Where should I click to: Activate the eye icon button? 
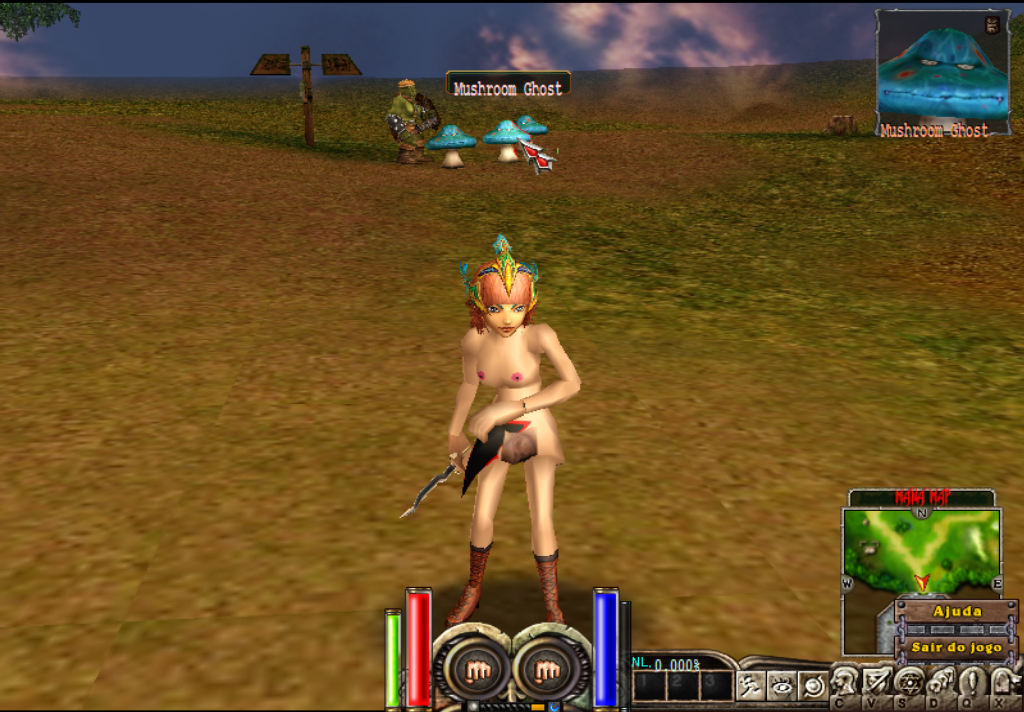(x=782, y=685)
